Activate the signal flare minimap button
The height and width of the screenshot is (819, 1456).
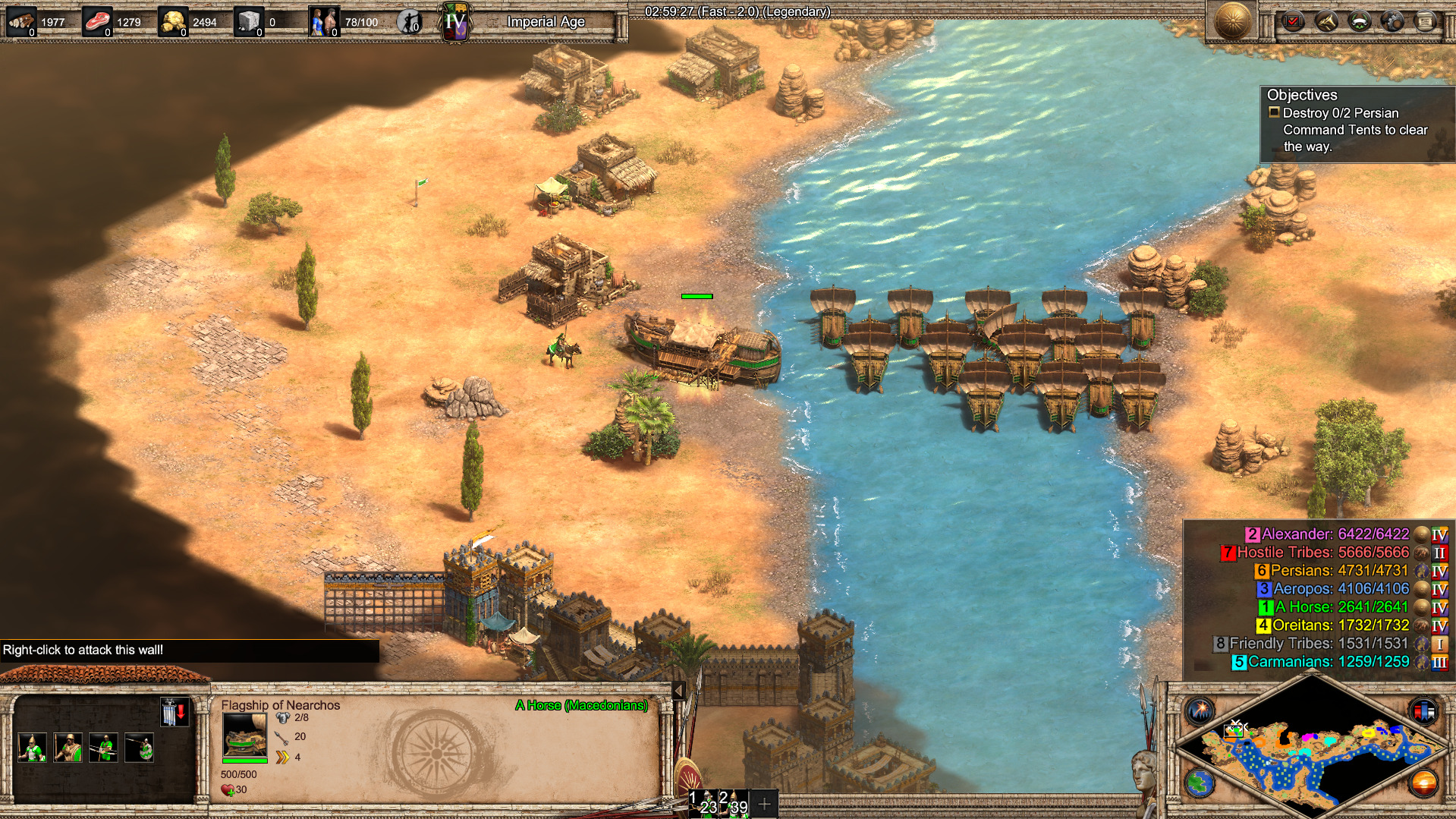[x=1200, y=711]
